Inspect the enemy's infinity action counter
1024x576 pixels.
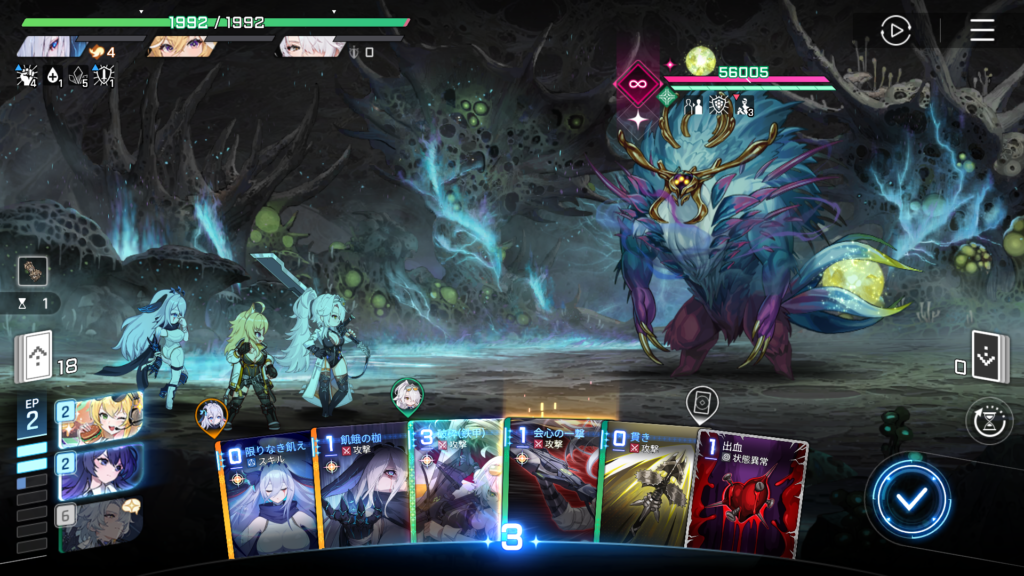638,84
